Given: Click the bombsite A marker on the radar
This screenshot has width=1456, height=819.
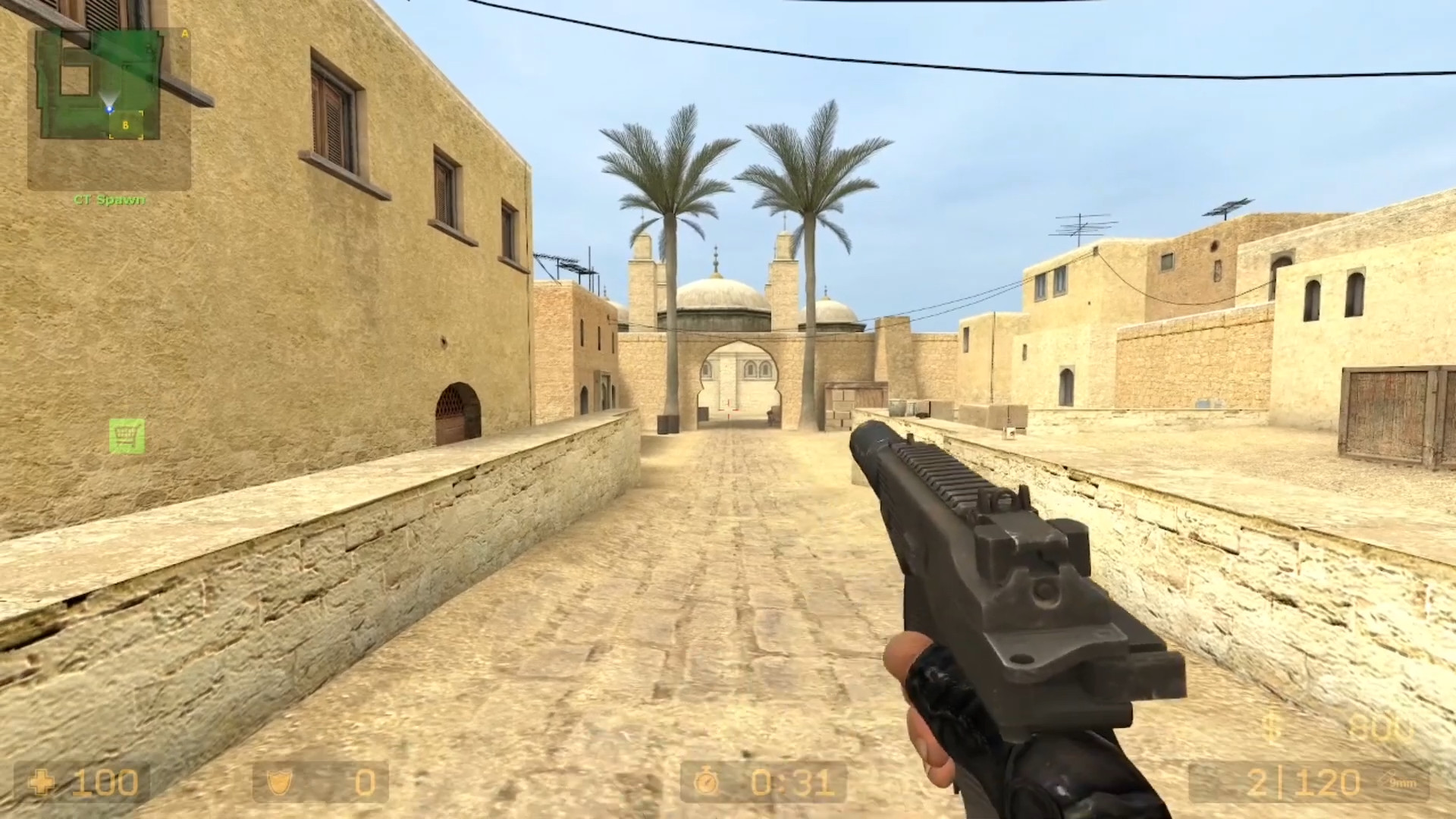Looking at the screenshot, I should [184, 33].
